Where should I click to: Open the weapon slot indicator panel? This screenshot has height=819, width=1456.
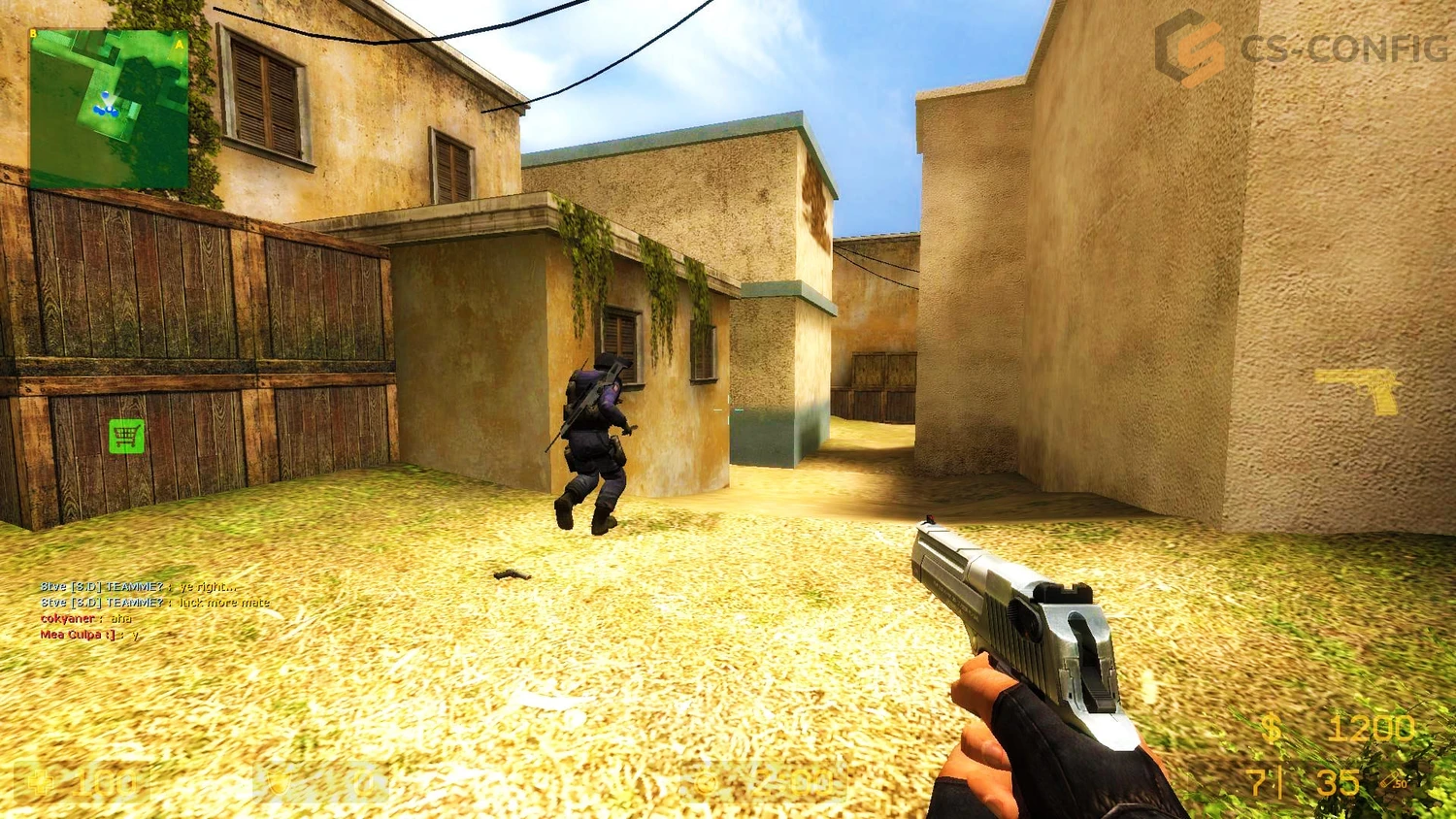click(x=1354, y=391)
